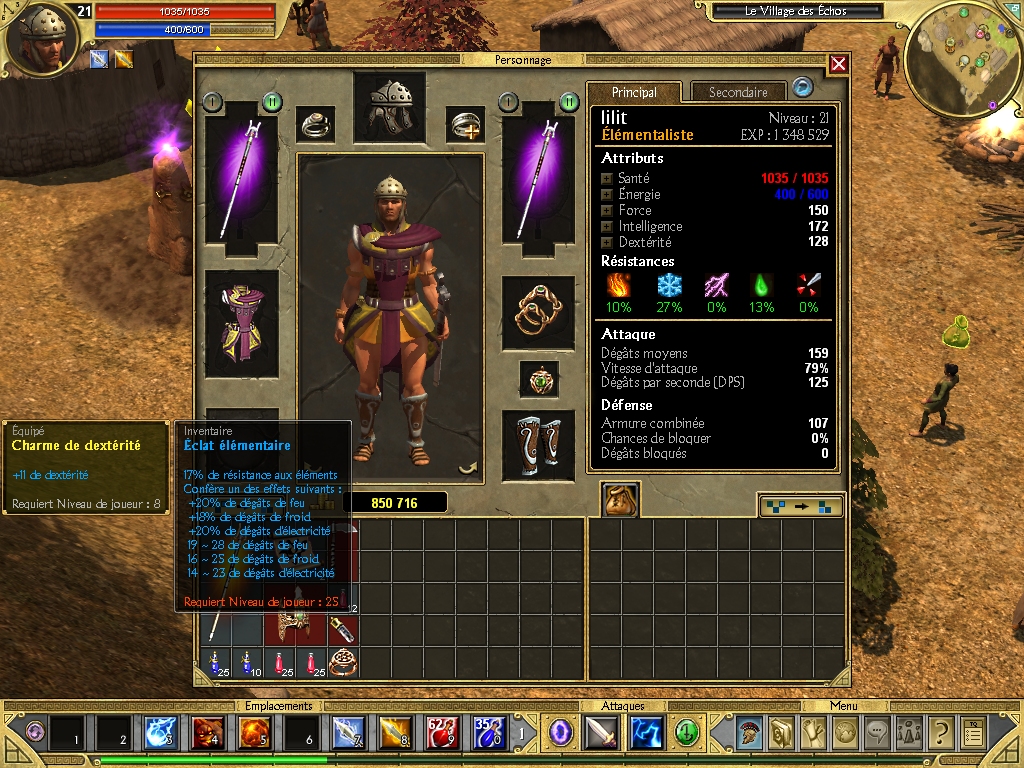Image resolution: width=1024 pixels, height=768 pixels.
Task: Click the auto-sort inventory button
Action: click(800, 506)
